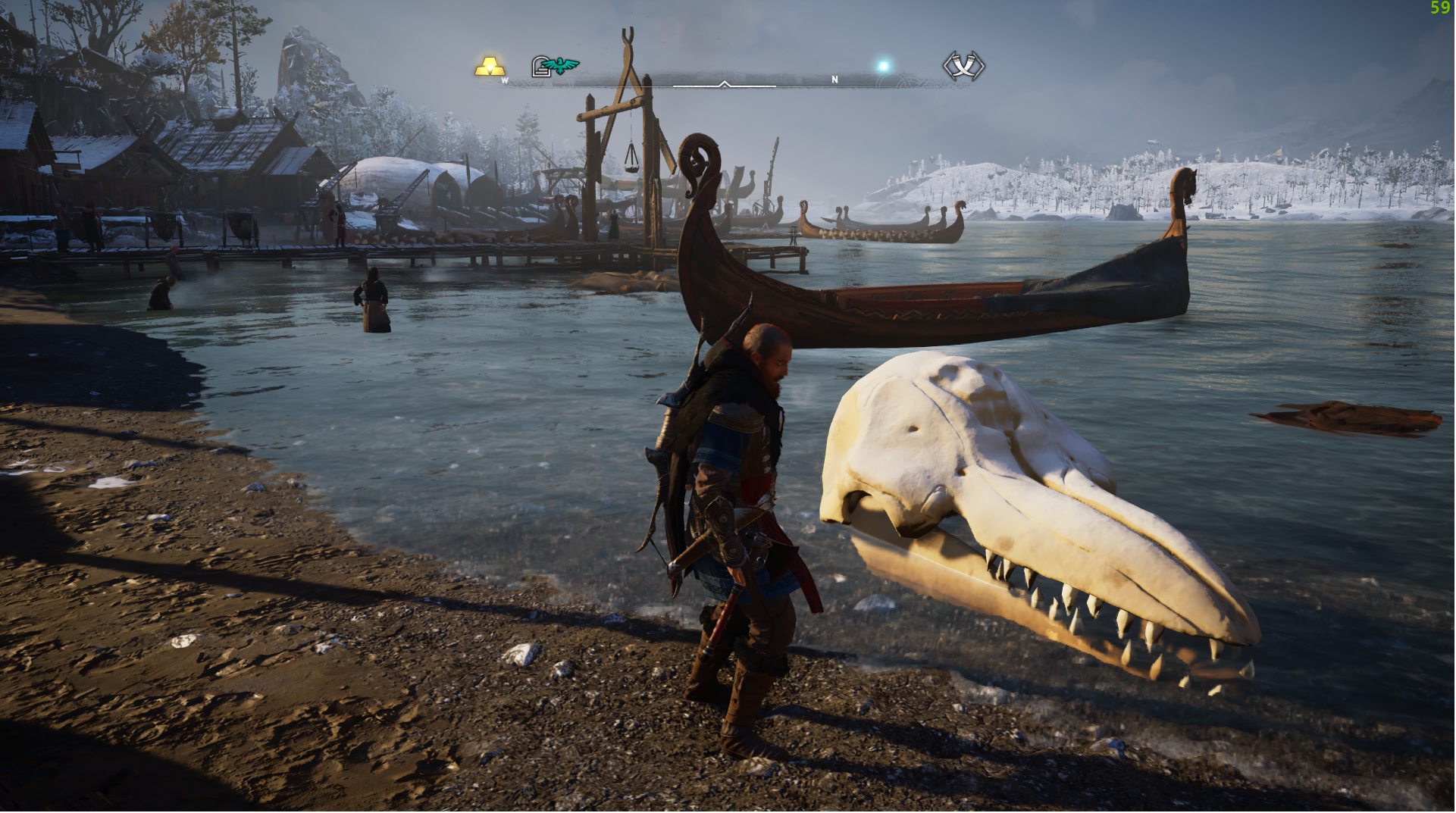Click the teal raven compass marker

[562, 67]
